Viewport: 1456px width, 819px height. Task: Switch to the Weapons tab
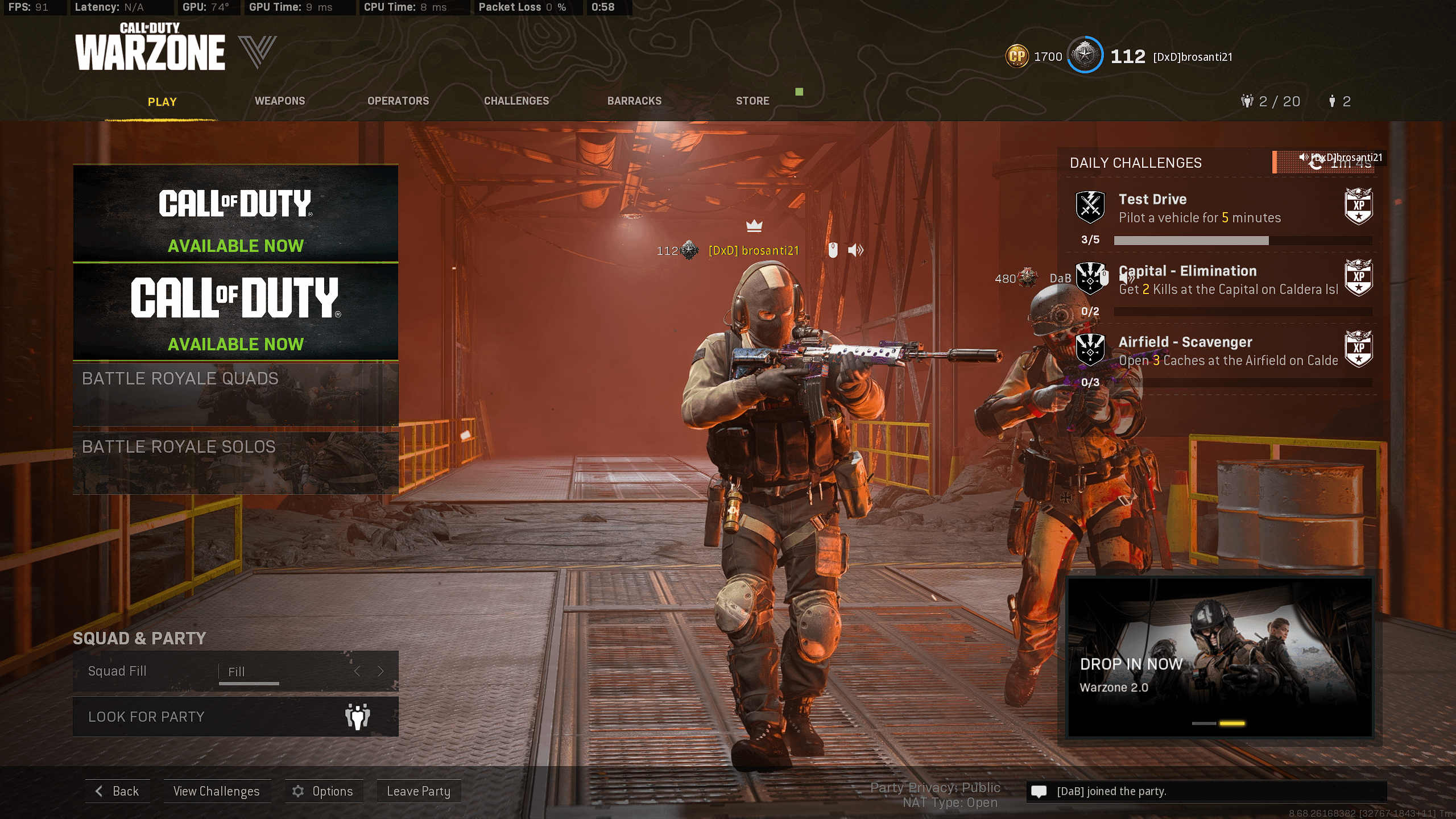[x=280, y=101]
